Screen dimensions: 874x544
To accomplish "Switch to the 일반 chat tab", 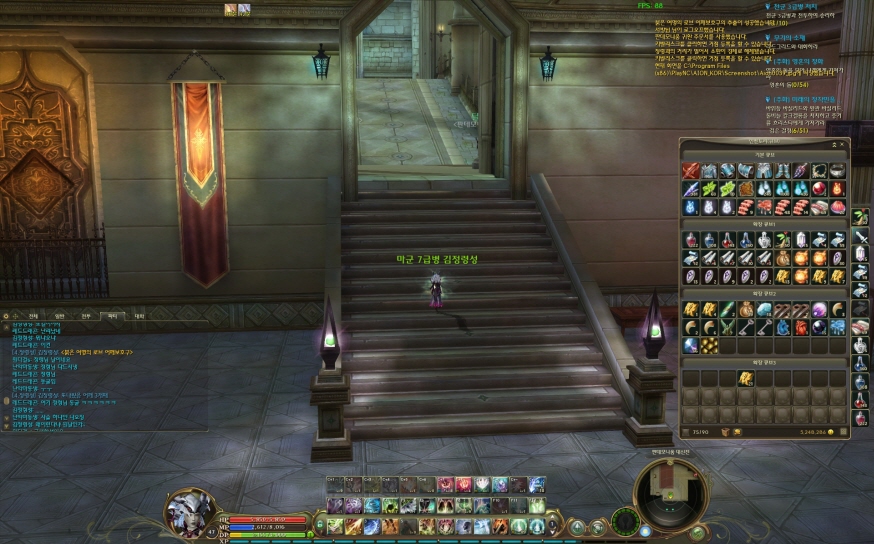I will (x=60, y=315).
